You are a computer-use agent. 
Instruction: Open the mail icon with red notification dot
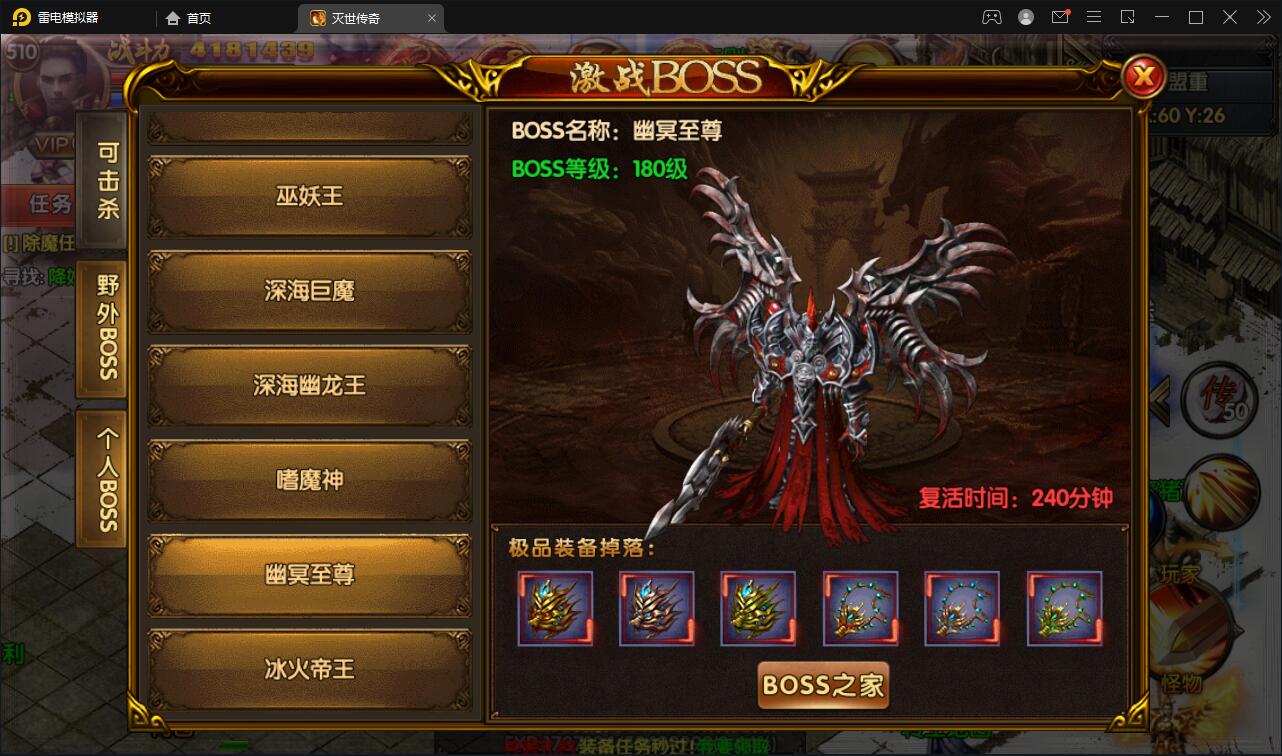tap(1061, 16)
